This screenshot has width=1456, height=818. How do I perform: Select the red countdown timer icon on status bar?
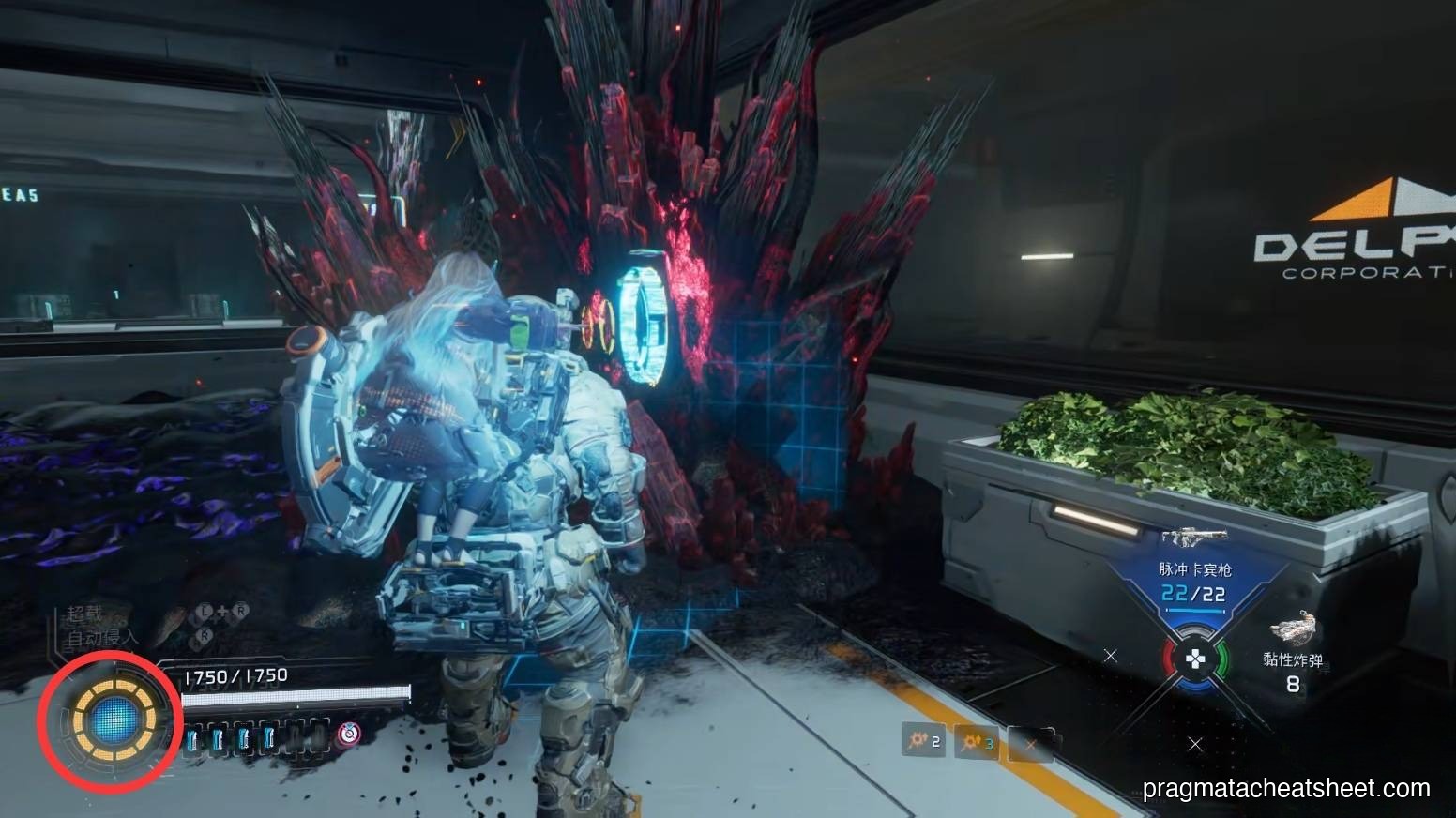348,734
